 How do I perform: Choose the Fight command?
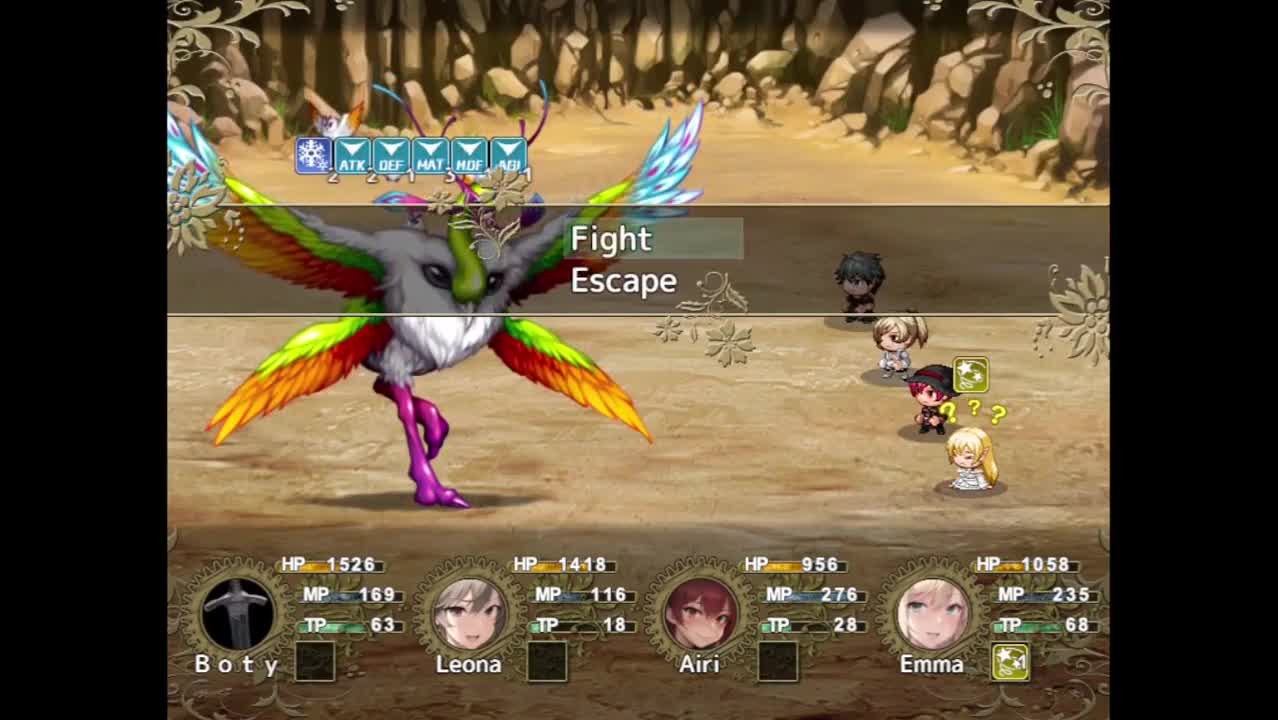click(611, 240)
